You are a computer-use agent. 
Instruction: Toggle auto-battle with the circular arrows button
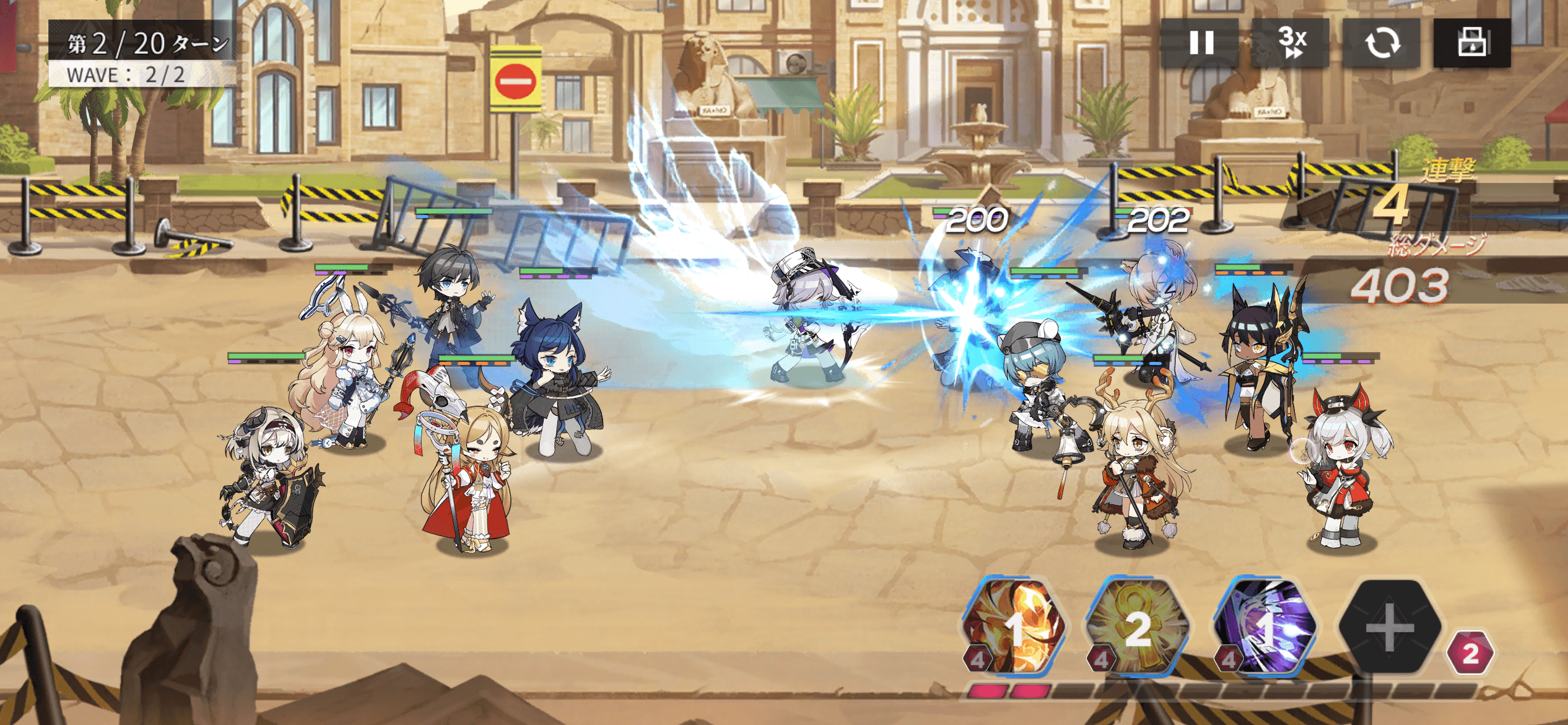[1382, 43]
